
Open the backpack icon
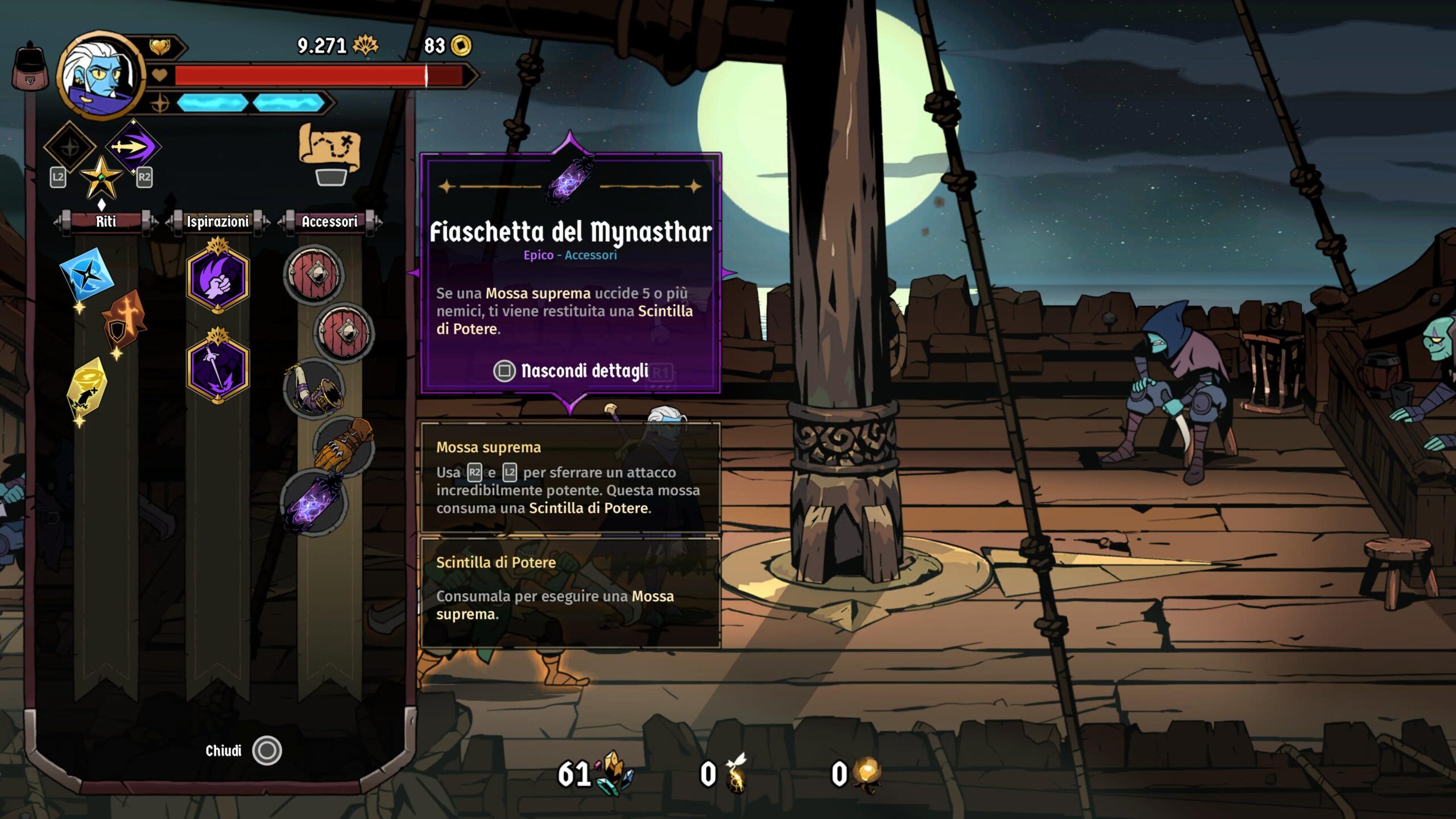30,67
